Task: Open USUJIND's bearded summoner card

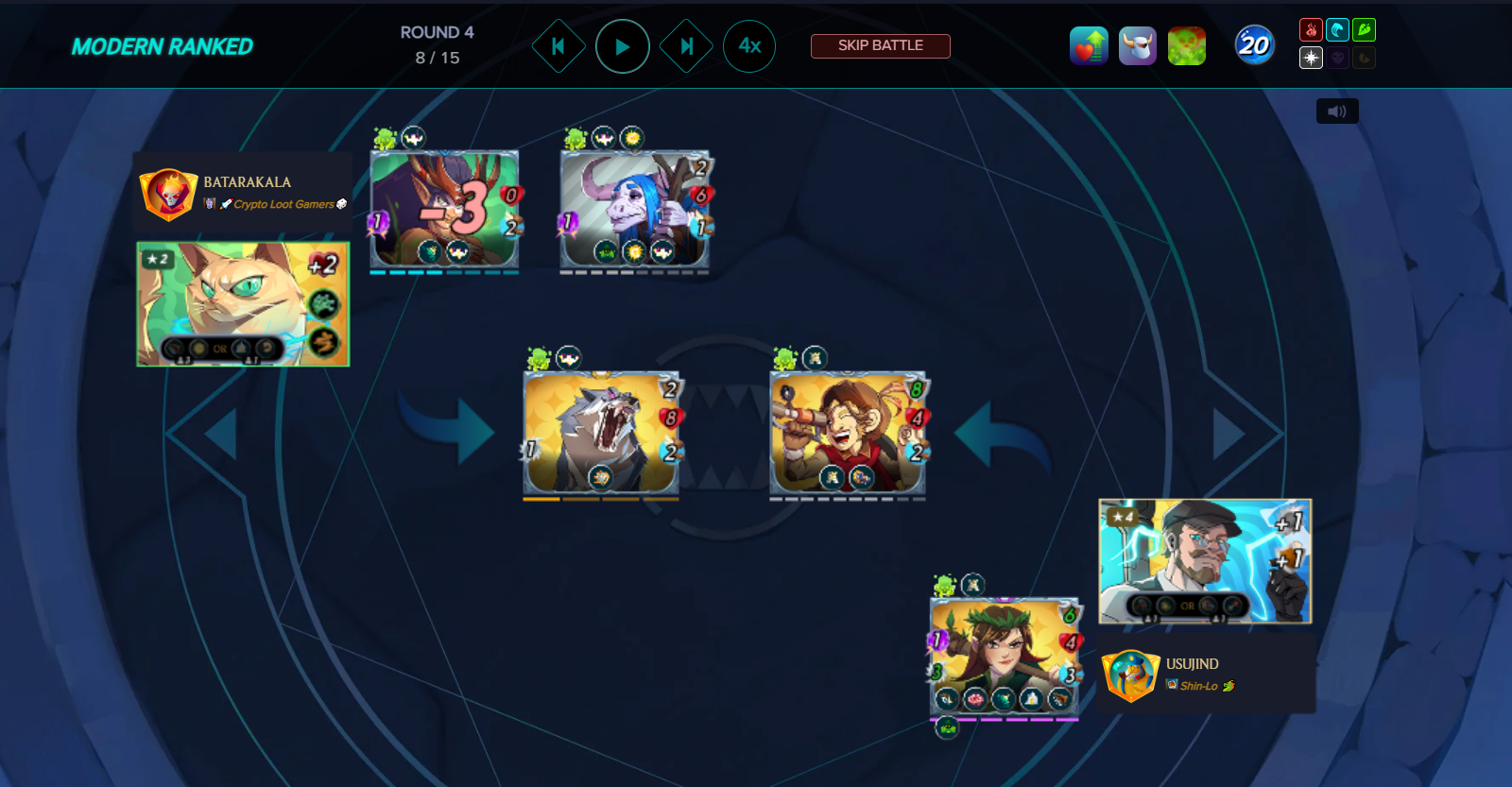Action: click(1205, 561)
